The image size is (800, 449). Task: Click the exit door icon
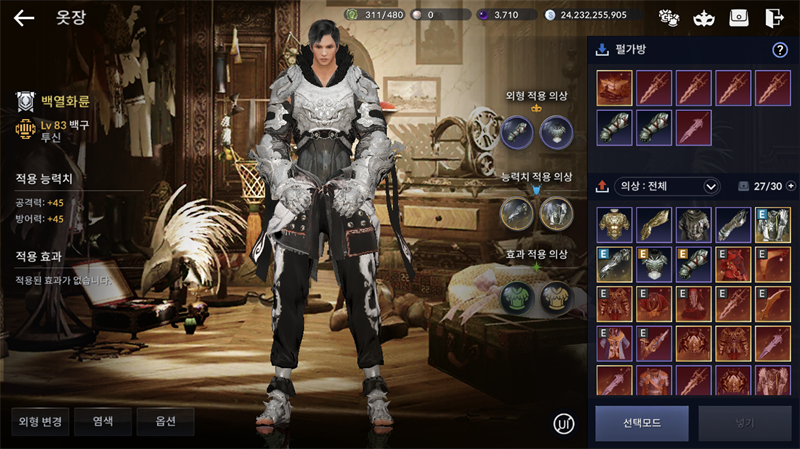774,17
